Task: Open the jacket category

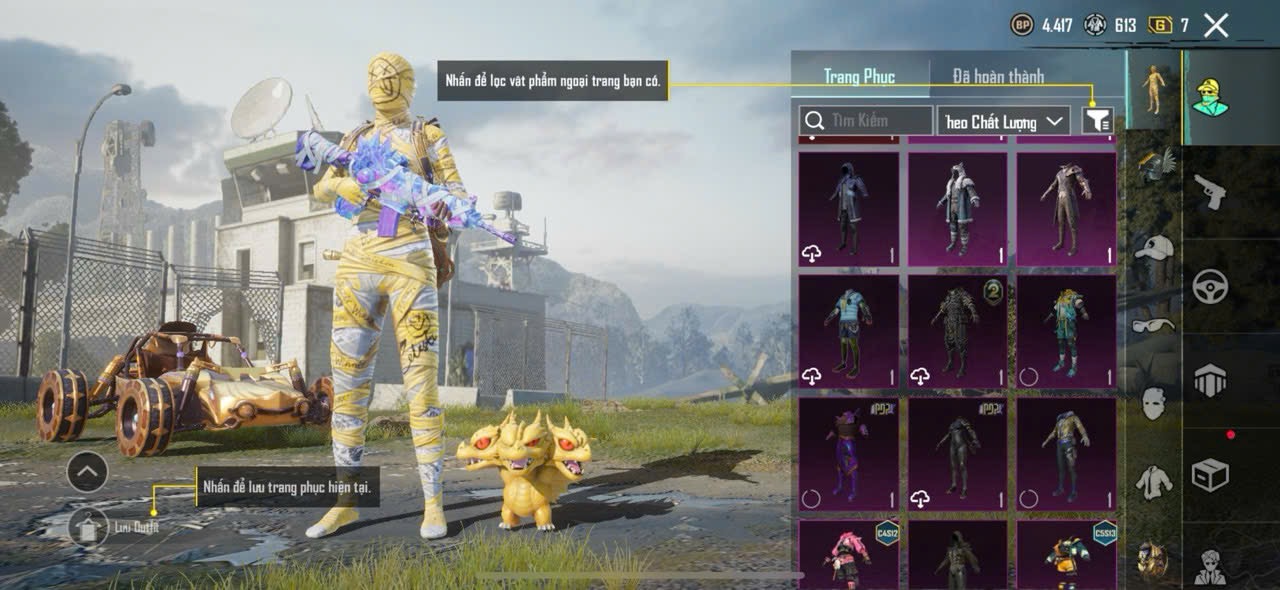Action: [1154, 482]
